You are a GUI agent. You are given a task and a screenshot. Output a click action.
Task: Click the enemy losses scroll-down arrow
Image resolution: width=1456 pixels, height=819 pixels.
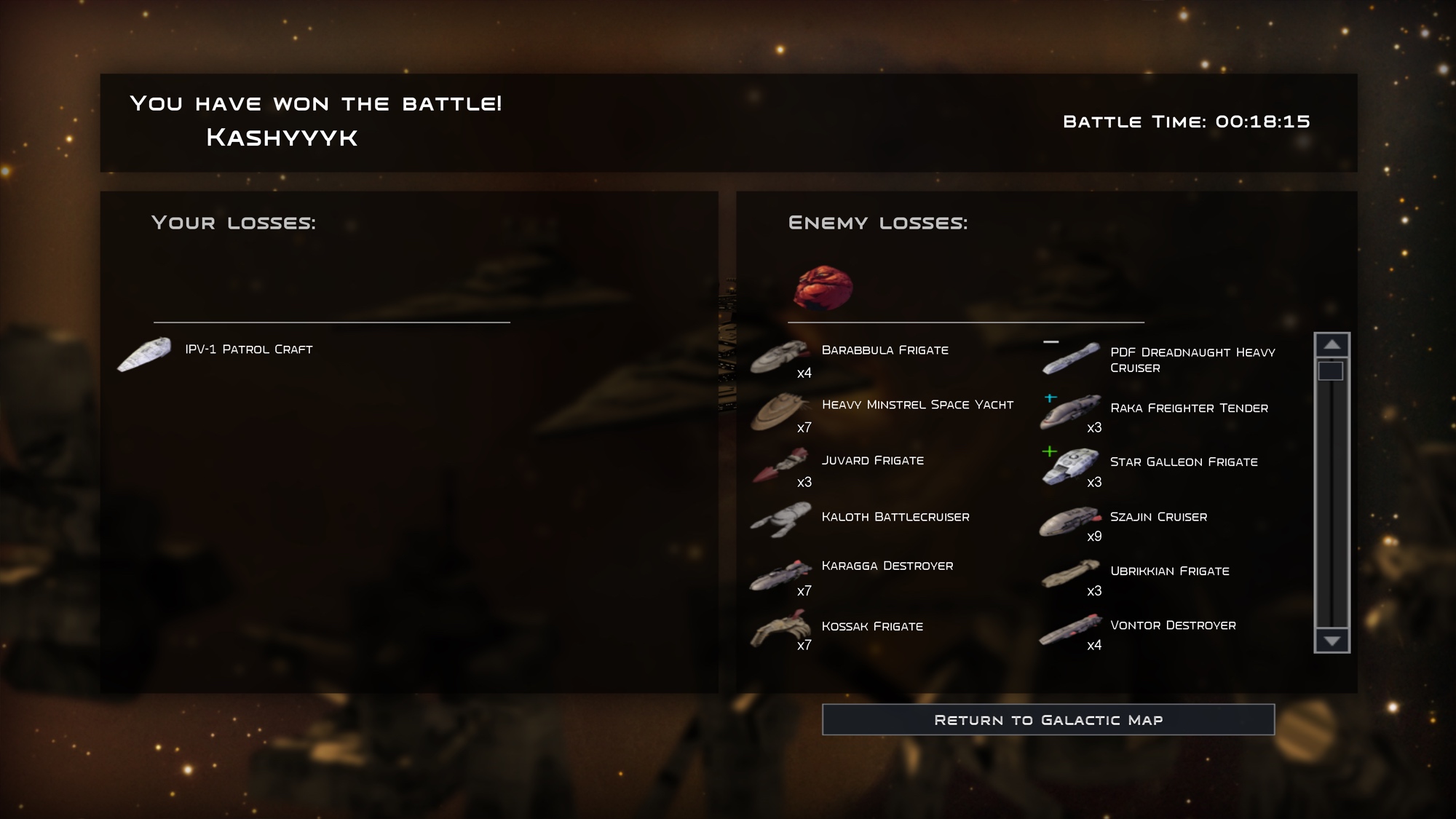(1332, 641)
